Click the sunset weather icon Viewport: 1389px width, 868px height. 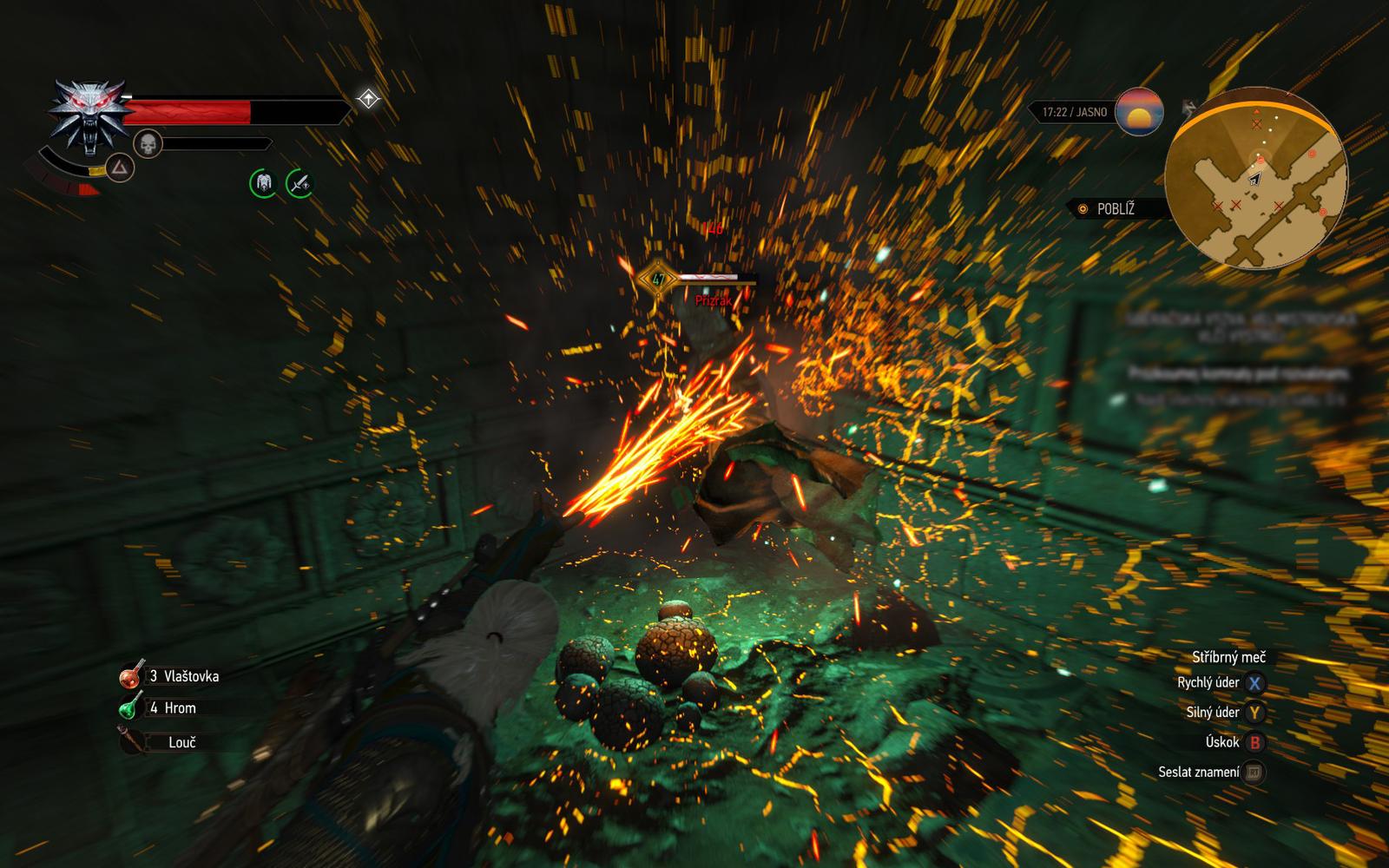pyautogui.click(x=1138, y=112)
